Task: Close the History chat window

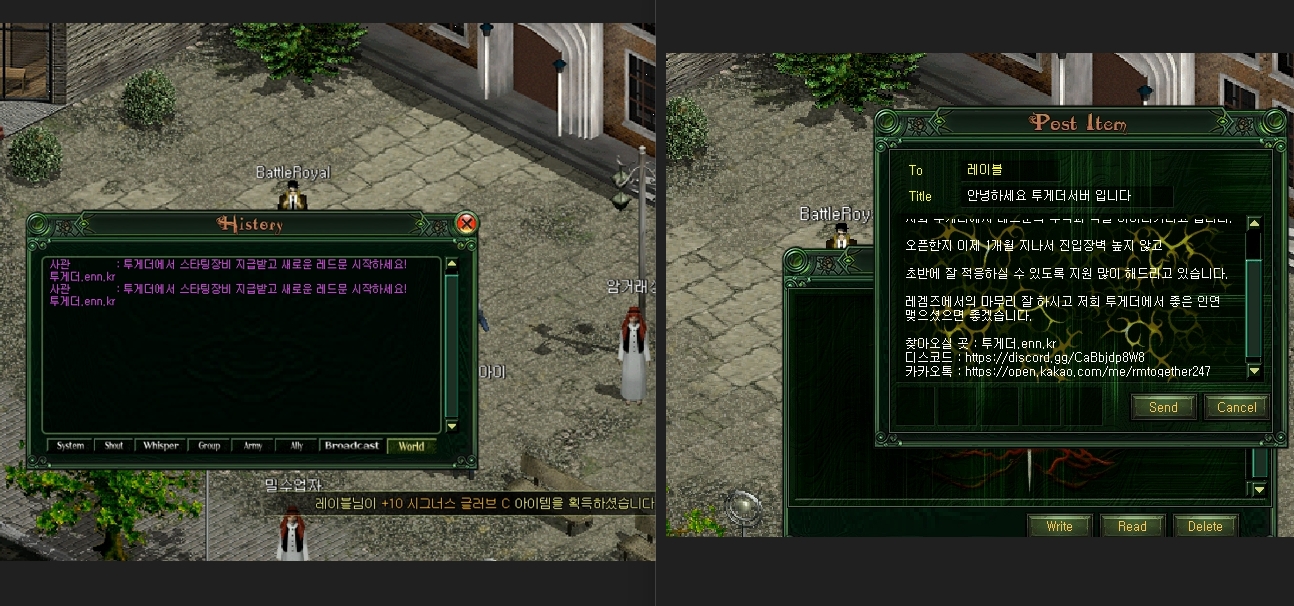Action: [x=466, y=223]
